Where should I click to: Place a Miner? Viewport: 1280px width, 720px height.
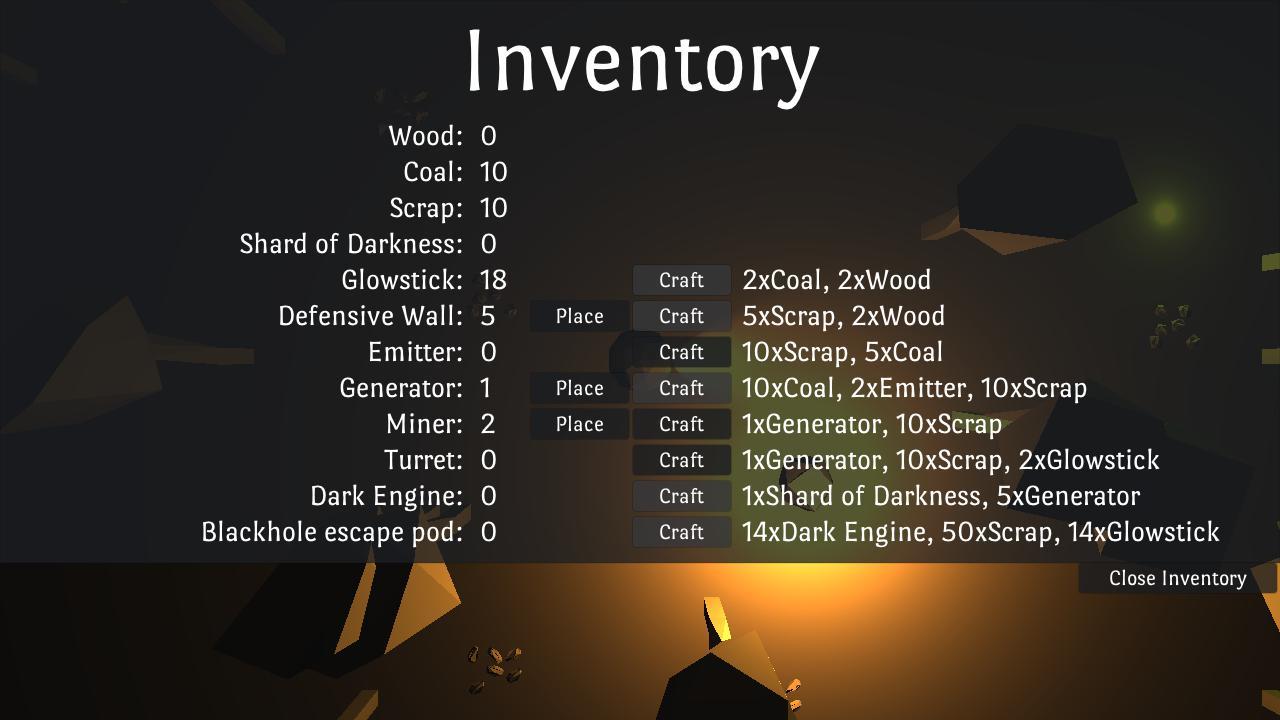coord(579,424)
